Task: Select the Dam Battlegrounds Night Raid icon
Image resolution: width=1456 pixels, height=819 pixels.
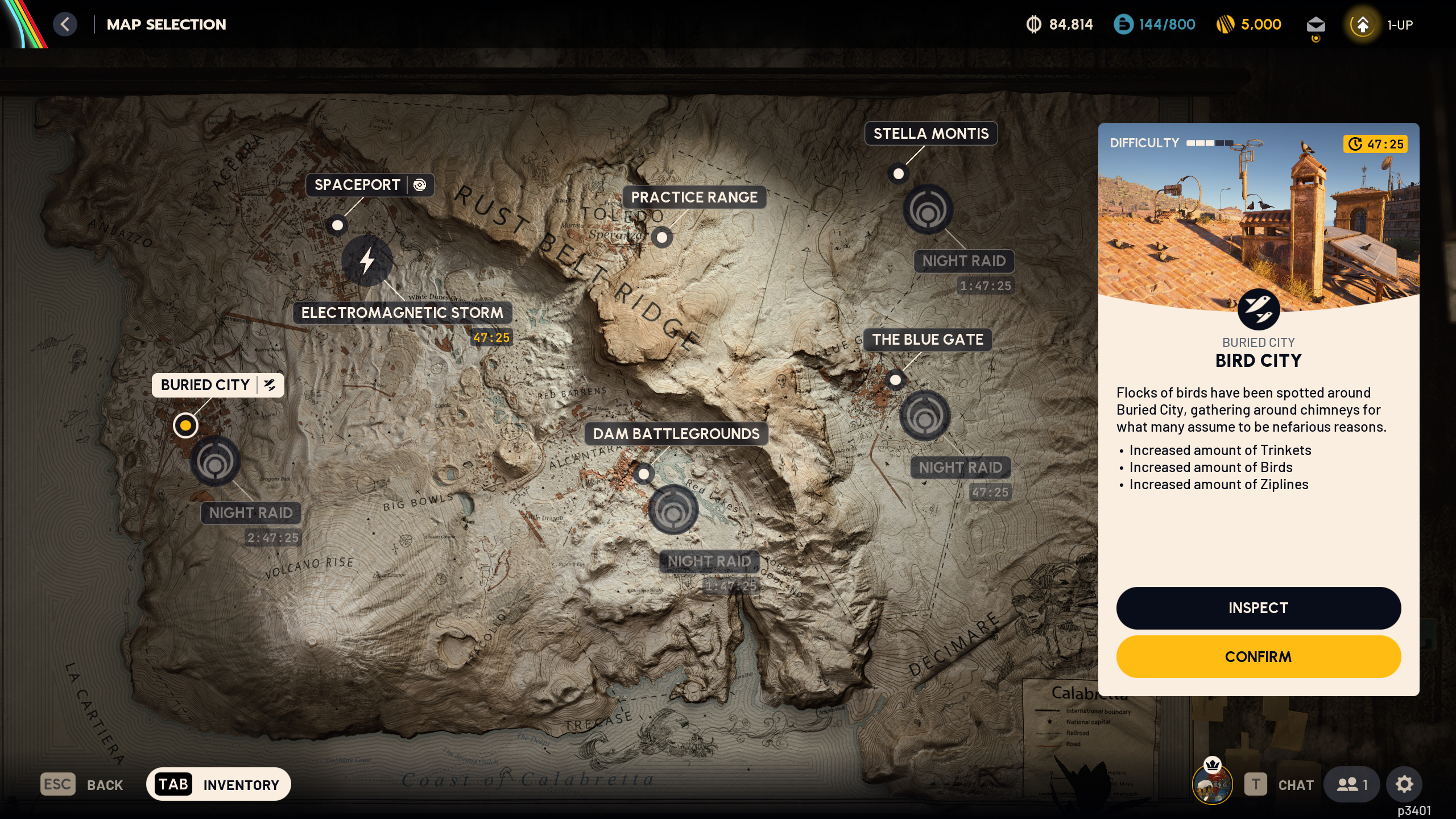Action: [674, 511]
